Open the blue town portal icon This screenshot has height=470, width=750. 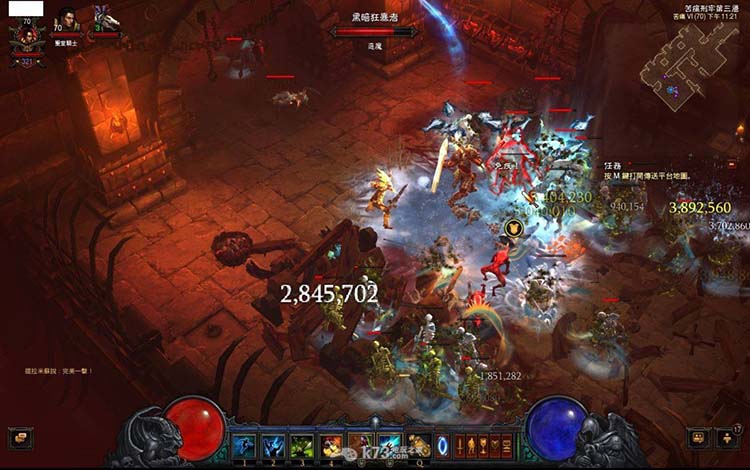pyautogui.click(x=441, y=446)
